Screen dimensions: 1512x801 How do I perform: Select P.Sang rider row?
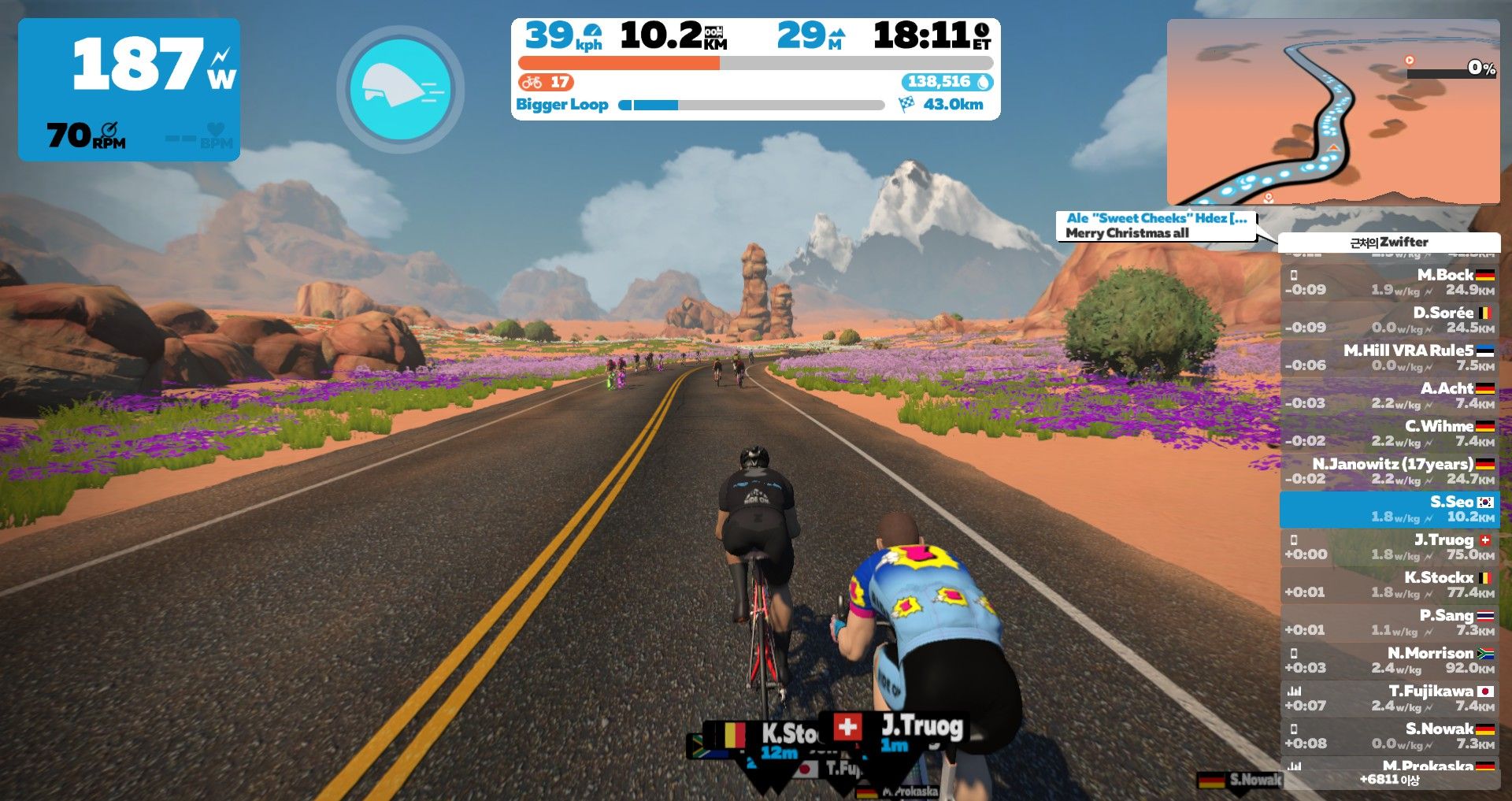(1390, 622)
